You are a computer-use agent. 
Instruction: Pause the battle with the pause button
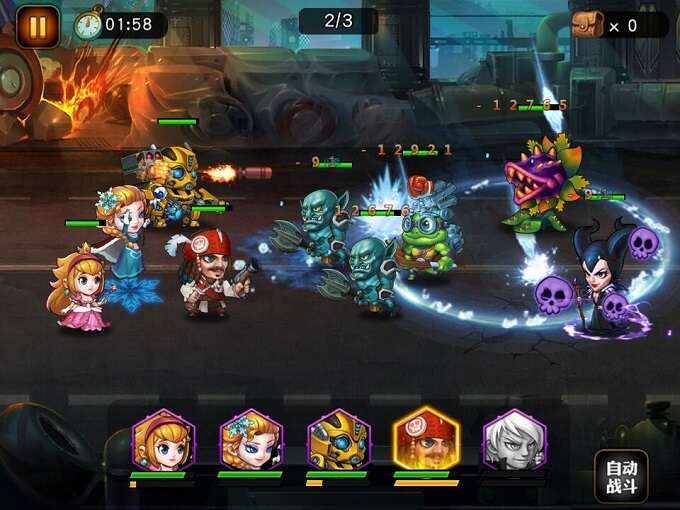(37, 26)
